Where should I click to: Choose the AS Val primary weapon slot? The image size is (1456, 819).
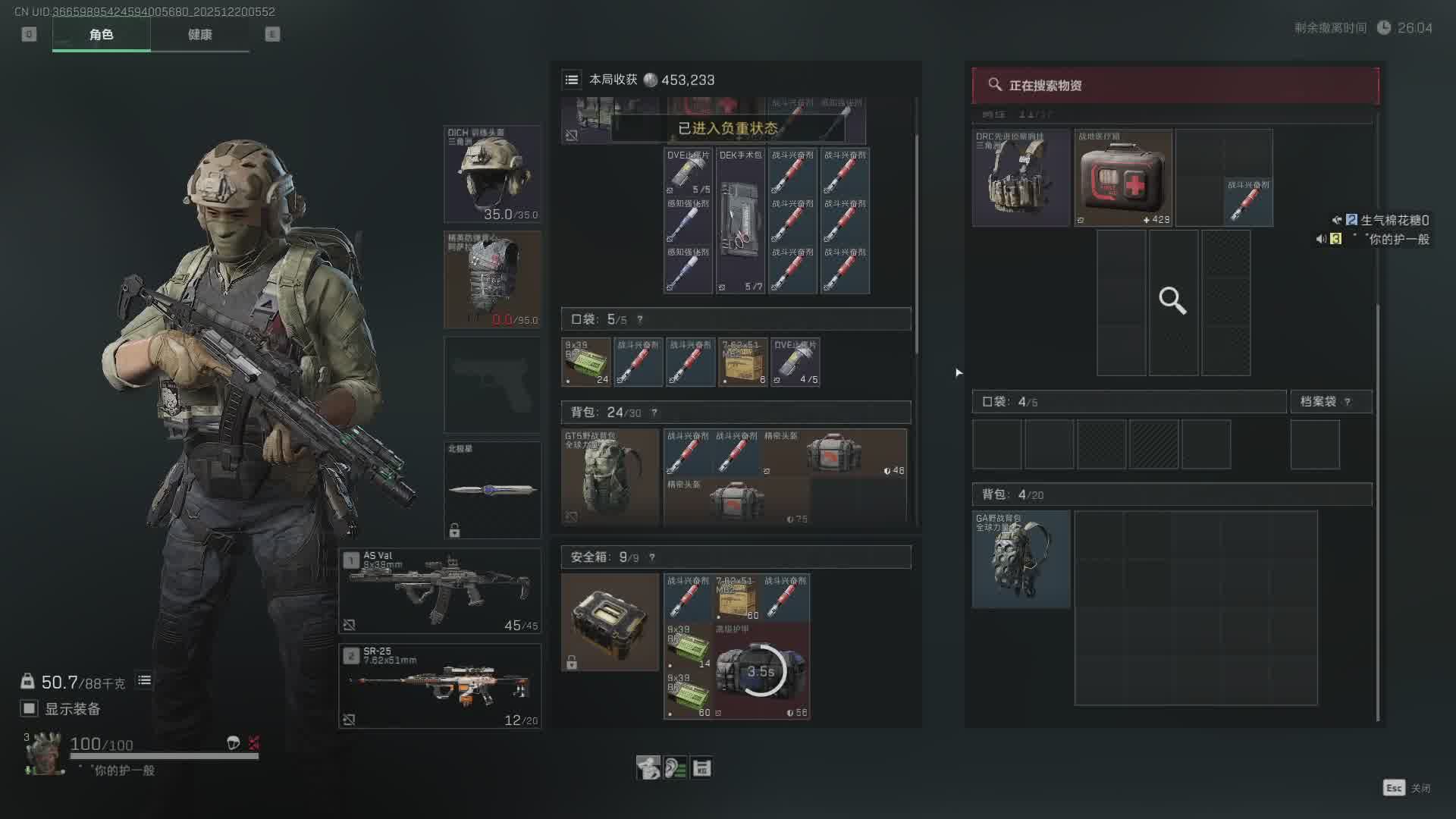440,591
